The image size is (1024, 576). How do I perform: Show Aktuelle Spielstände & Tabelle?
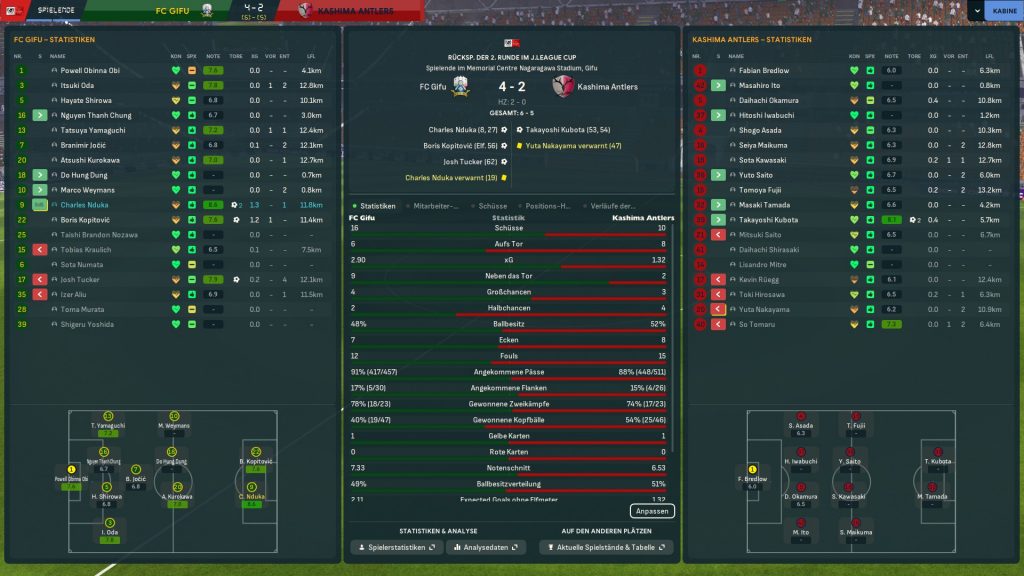605,548
